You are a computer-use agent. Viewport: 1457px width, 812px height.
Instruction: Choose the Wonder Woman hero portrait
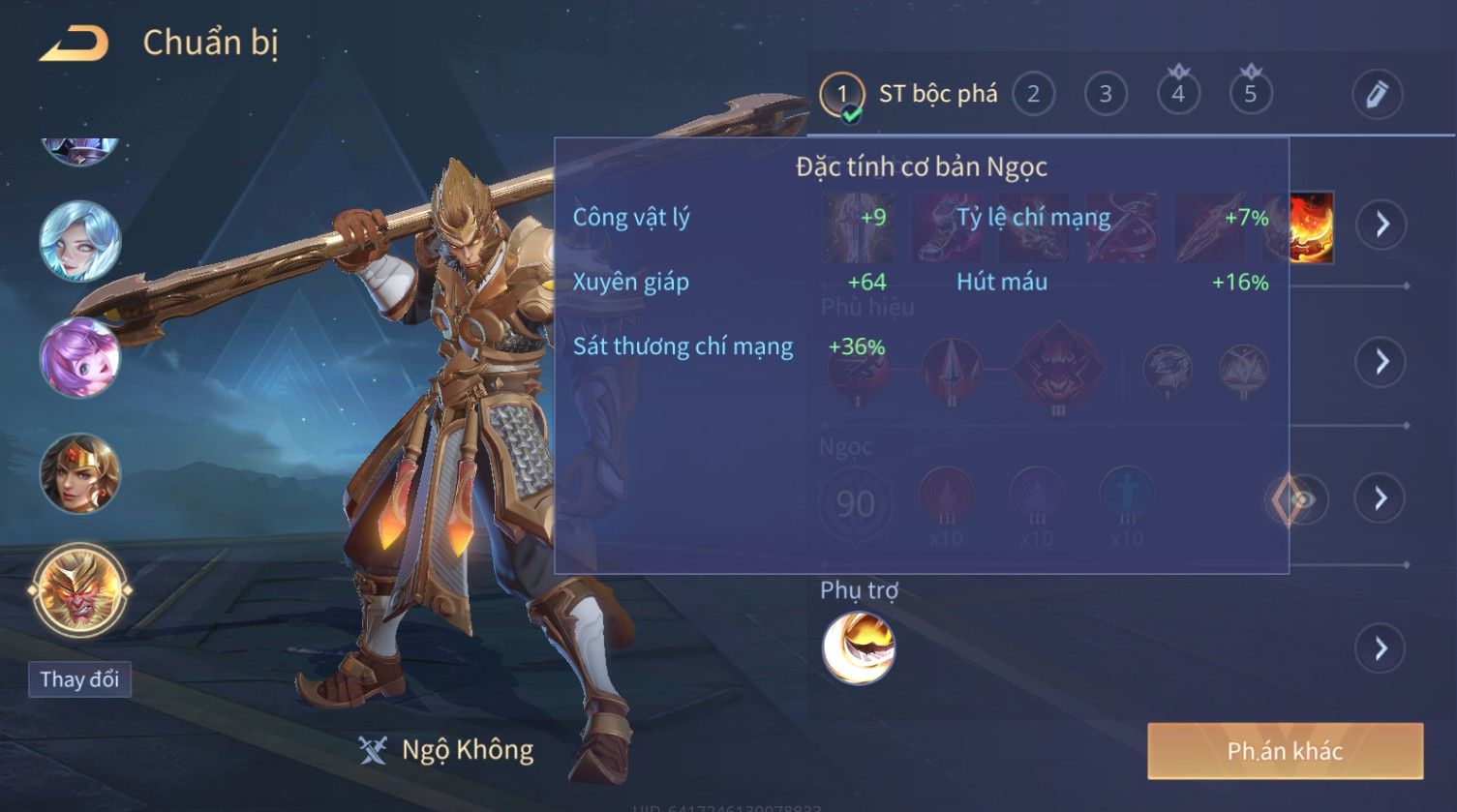(x=80, y=474)
